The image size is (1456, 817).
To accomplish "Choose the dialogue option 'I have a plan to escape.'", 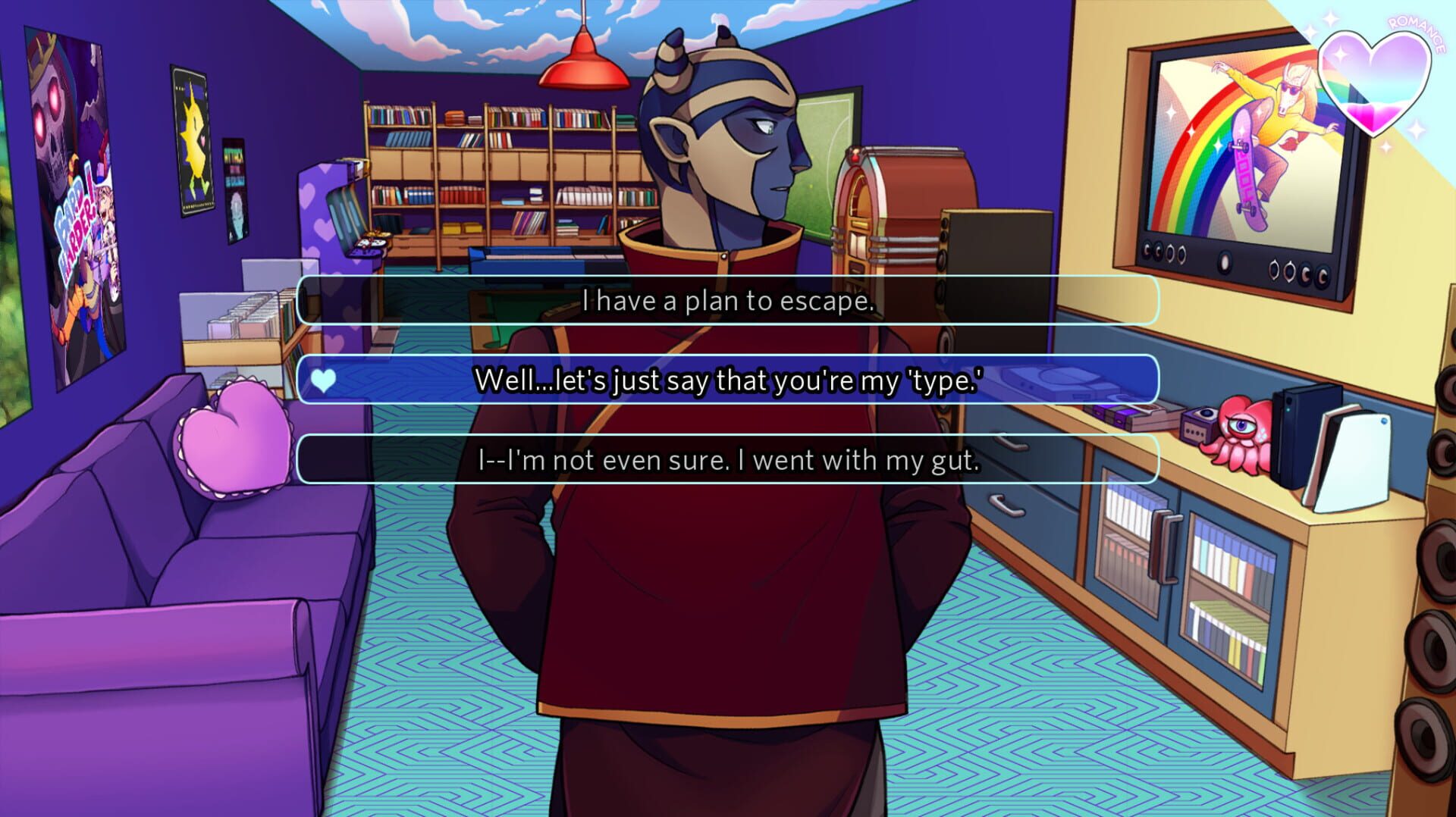I will click(728, 302).
